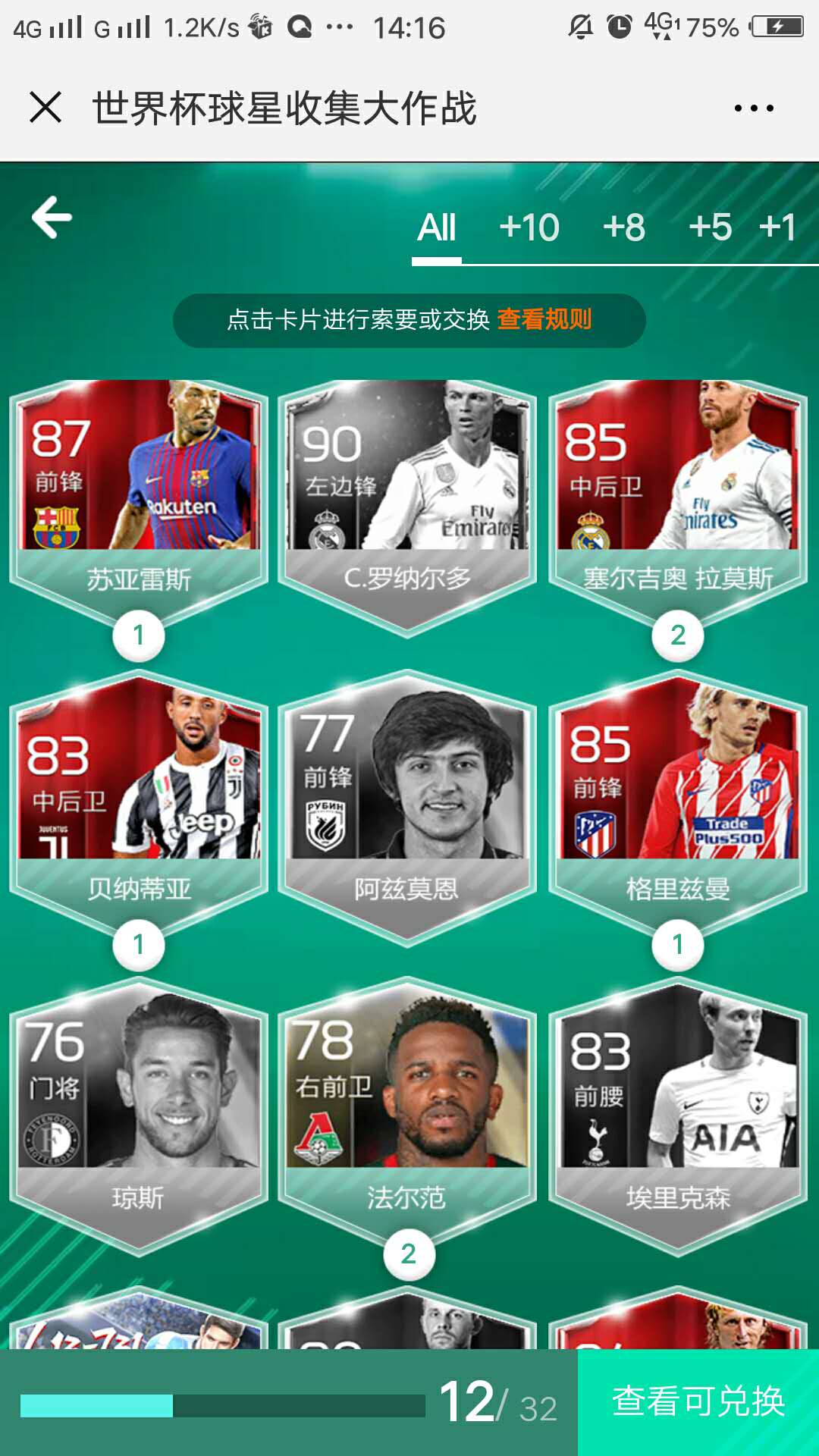Viewport: 819px width, 1456px height.
Task: Select the 法尔范 78 card
Action: click(407, 1107)
